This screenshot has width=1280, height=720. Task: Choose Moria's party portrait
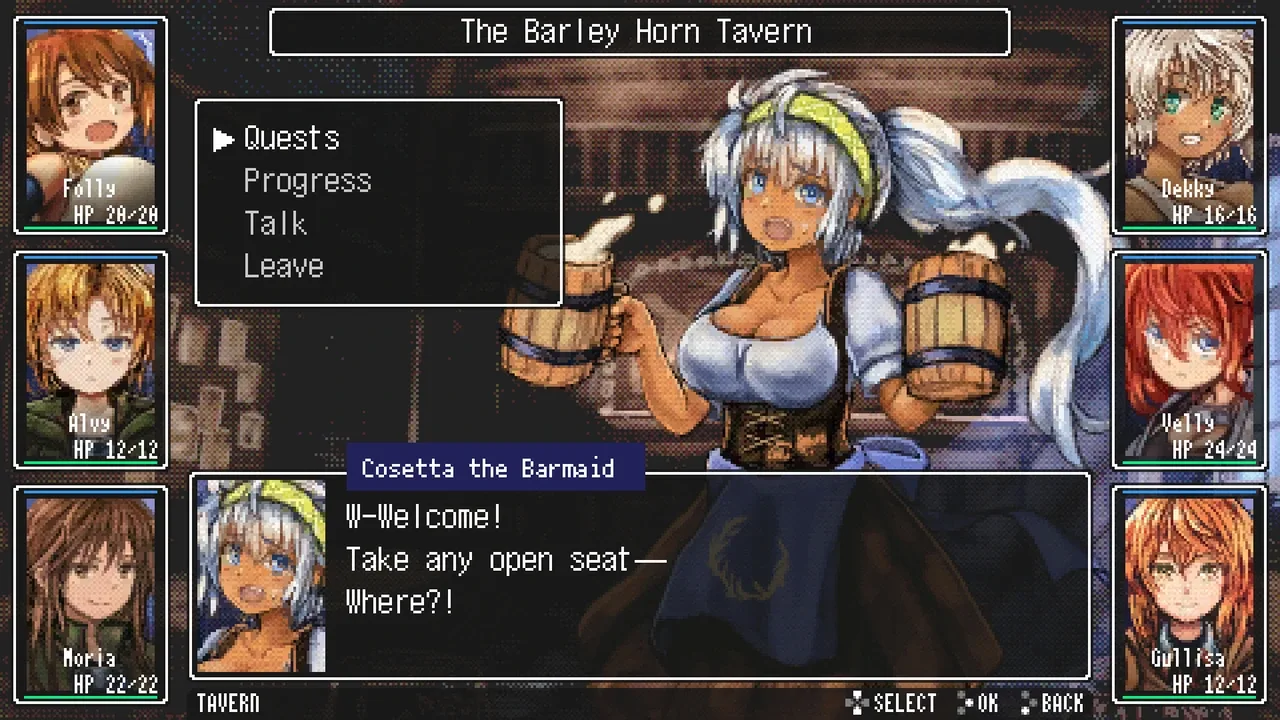click(91, 594)
